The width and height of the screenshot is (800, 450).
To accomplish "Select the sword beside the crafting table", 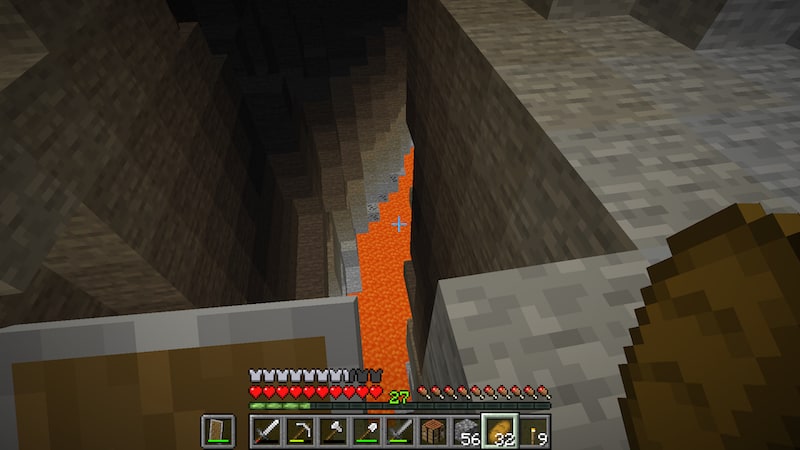I will tap(399, 431).
